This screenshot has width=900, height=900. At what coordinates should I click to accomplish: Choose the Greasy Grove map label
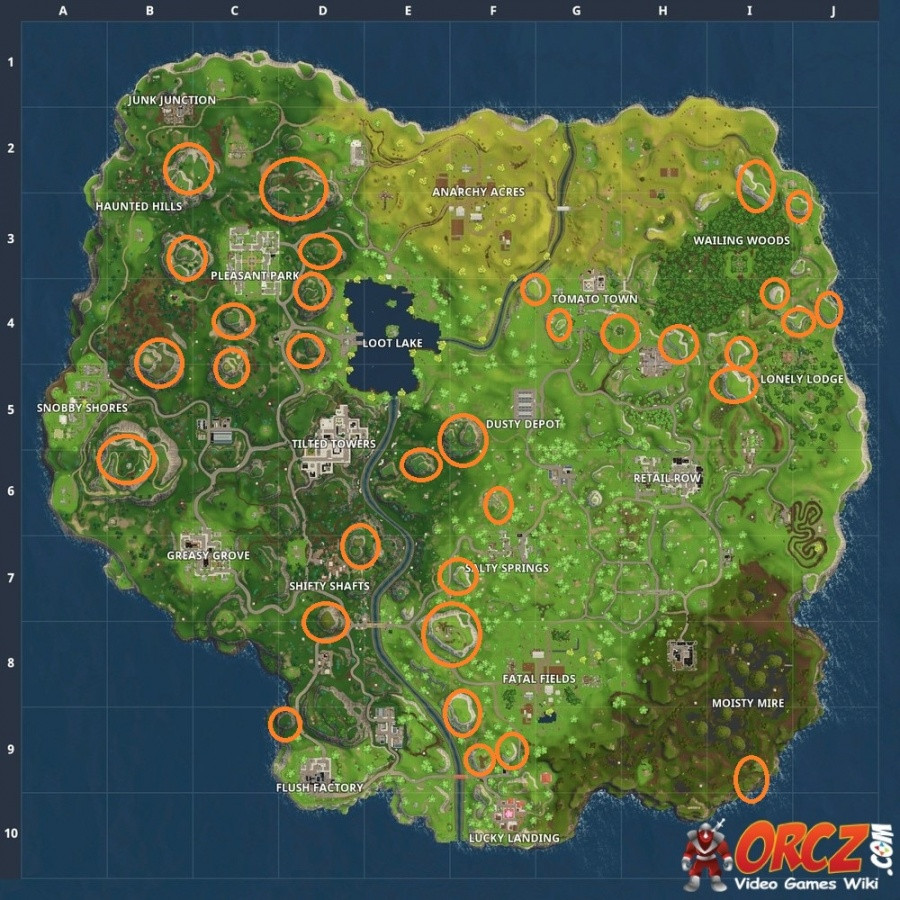click(x=208, y=555)
